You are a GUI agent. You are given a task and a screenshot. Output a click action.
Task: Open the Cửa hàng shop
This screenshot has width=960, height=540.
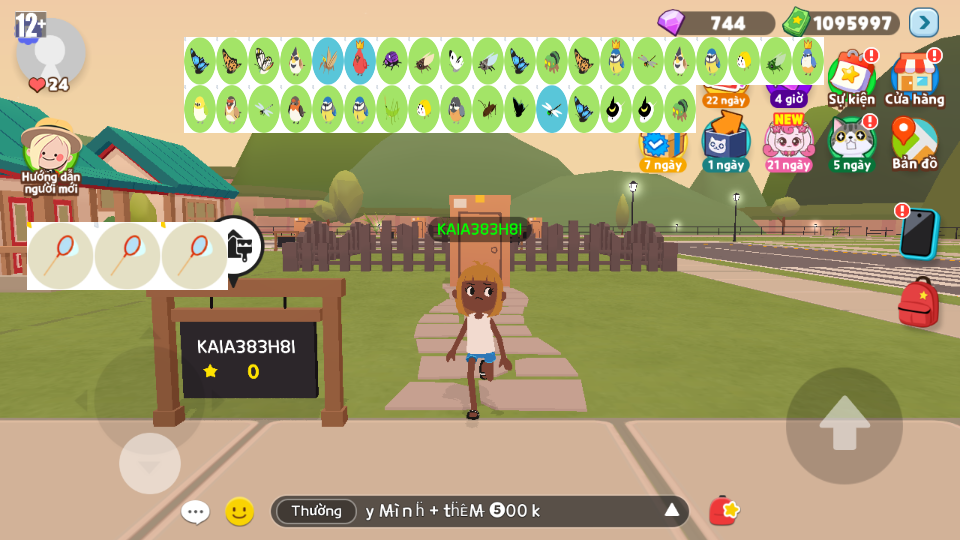pos(914,76)
